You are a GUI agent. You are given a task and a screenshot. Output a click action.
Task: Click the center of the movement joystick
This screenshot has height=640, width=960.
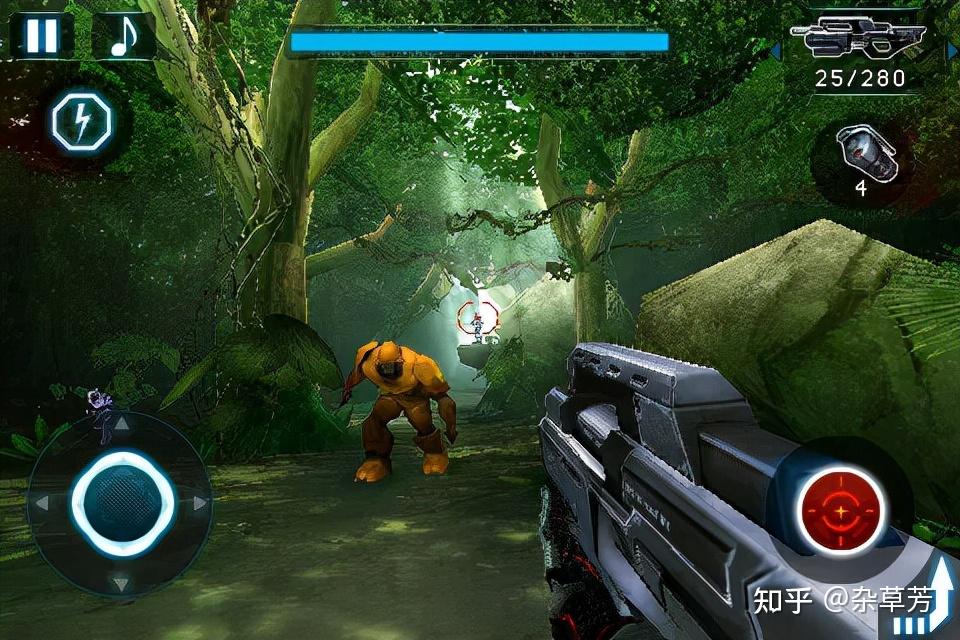121,503
